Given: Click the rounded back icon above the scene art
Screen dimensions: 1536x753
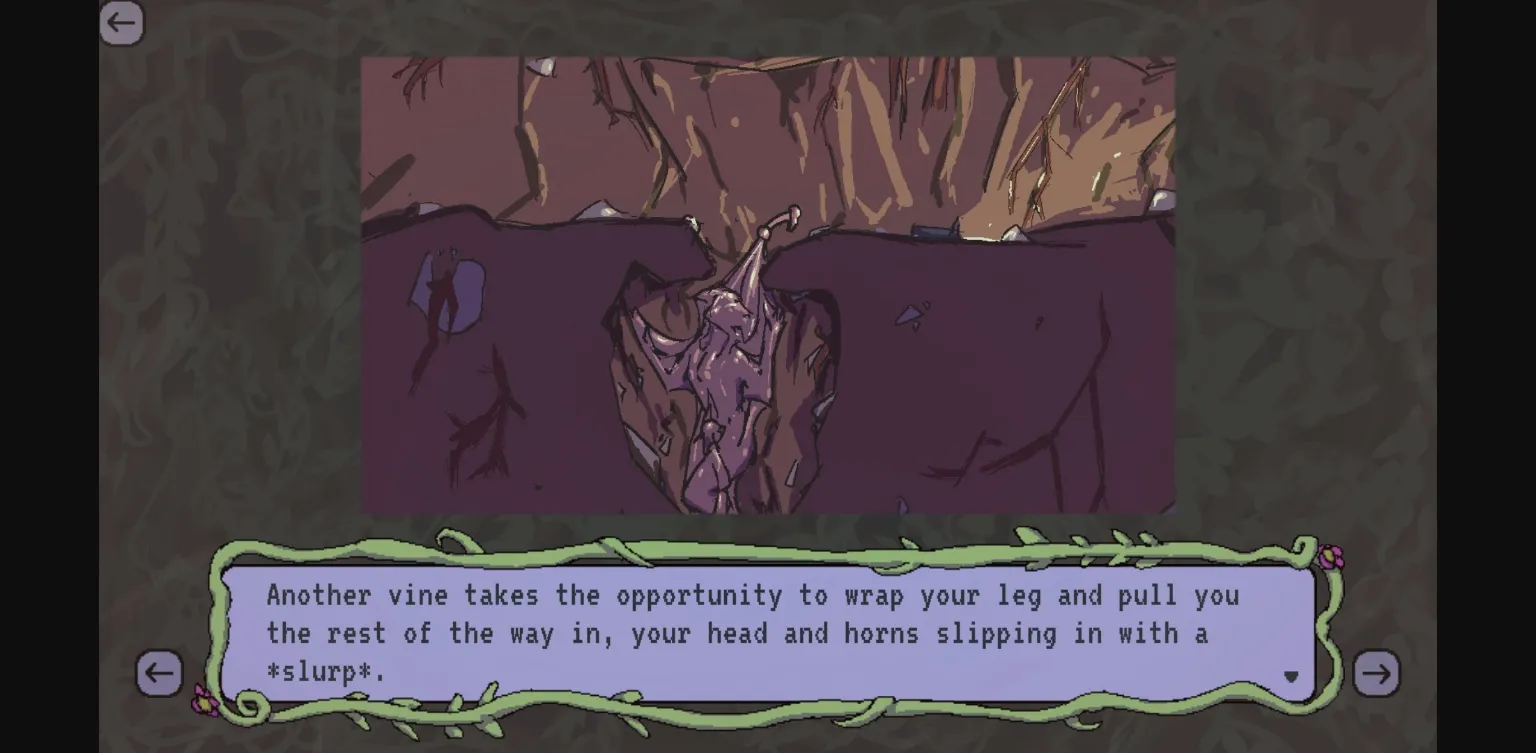Looking at the screenshot, I should point(121,22).
